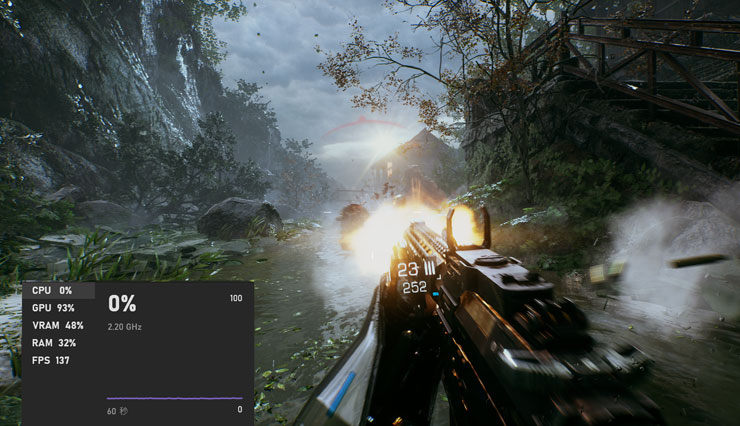The image size is (740, 426).
Task: Show the FPS graph in the performance widget
Action: point(50,360)
